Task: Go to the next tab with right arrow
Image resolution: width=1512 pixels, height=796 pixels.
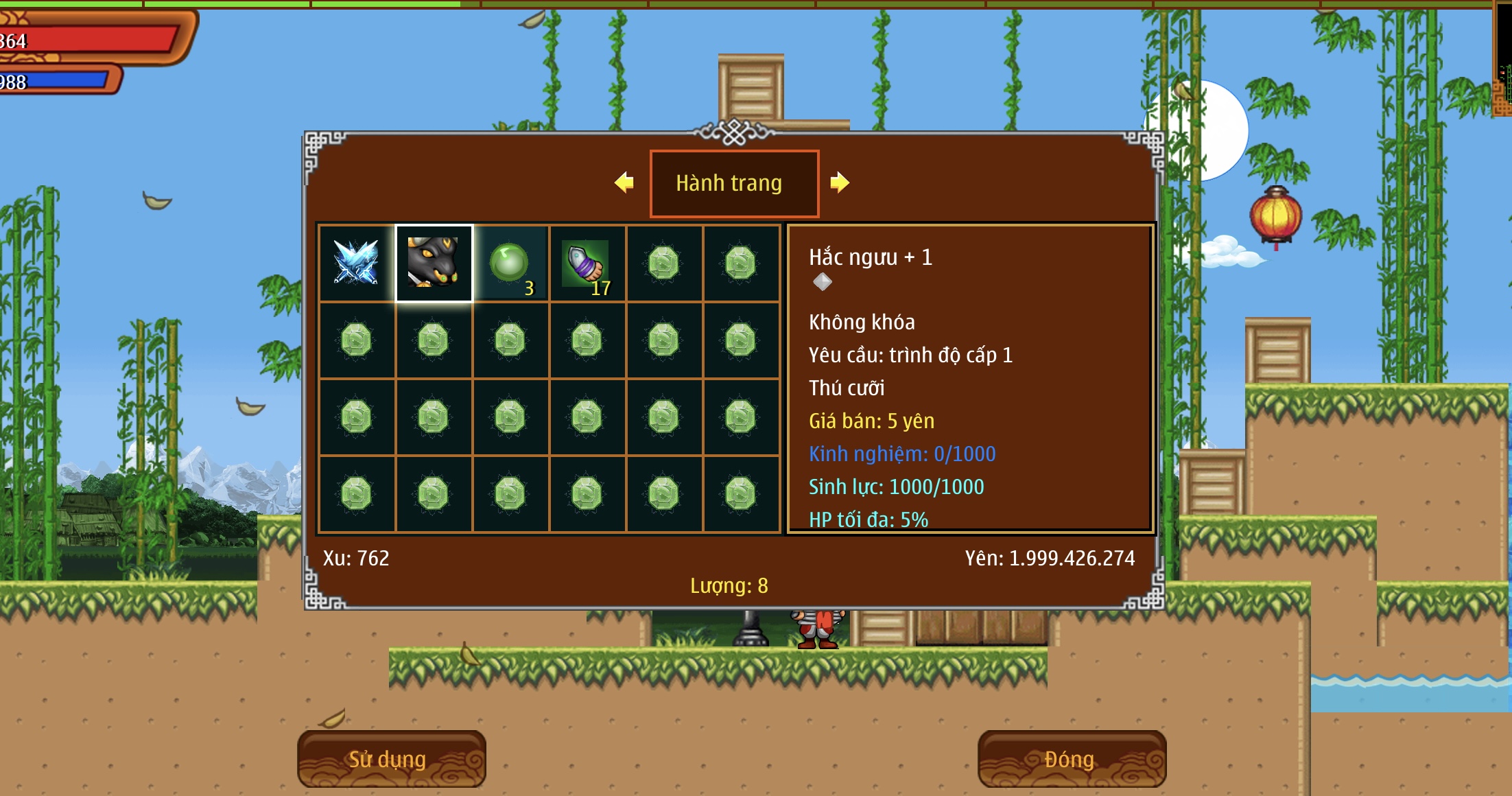Action: tap(840, 183)
